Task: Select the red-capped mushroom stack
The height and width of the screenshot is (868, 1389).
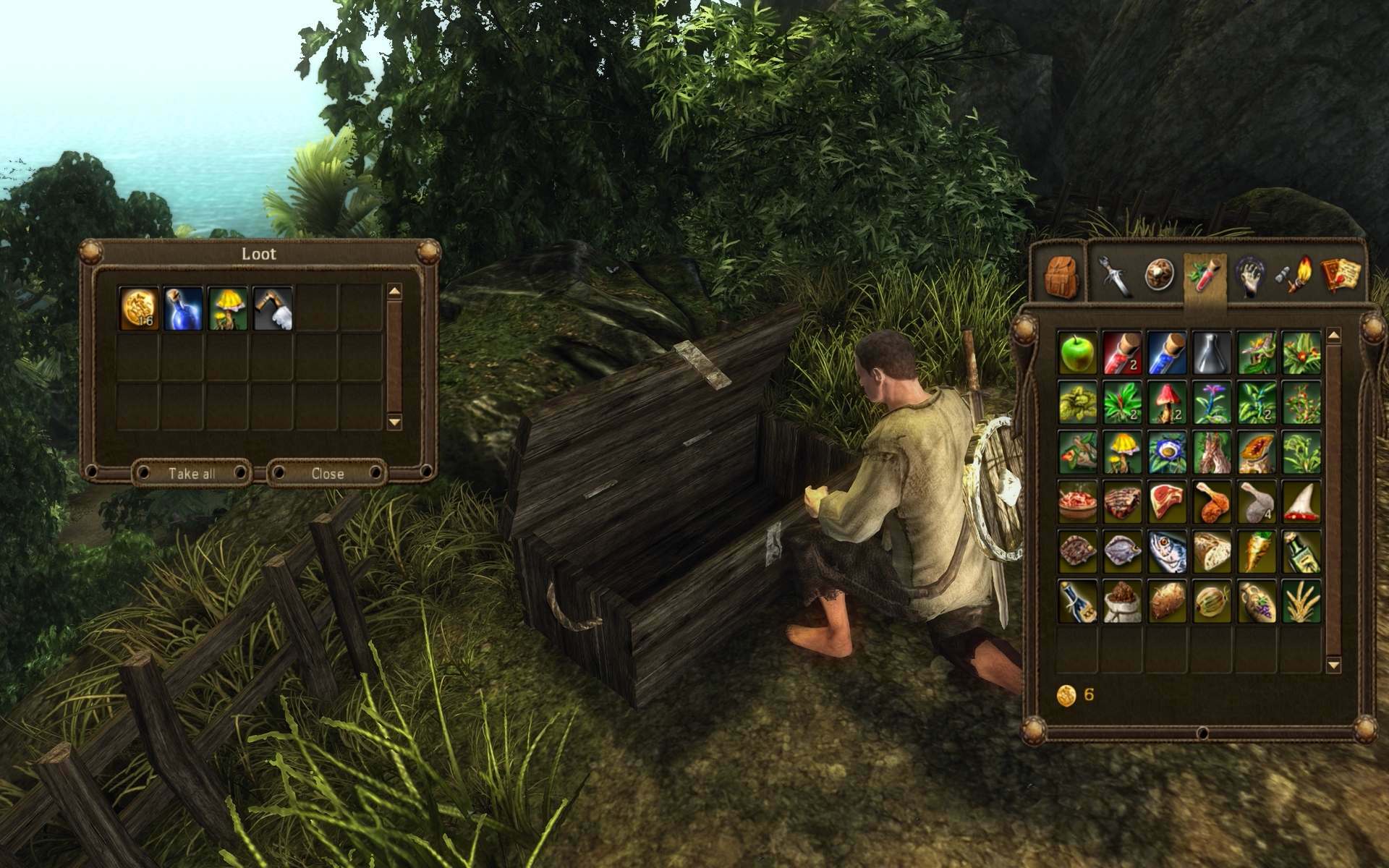Action: click(1167, 403)
